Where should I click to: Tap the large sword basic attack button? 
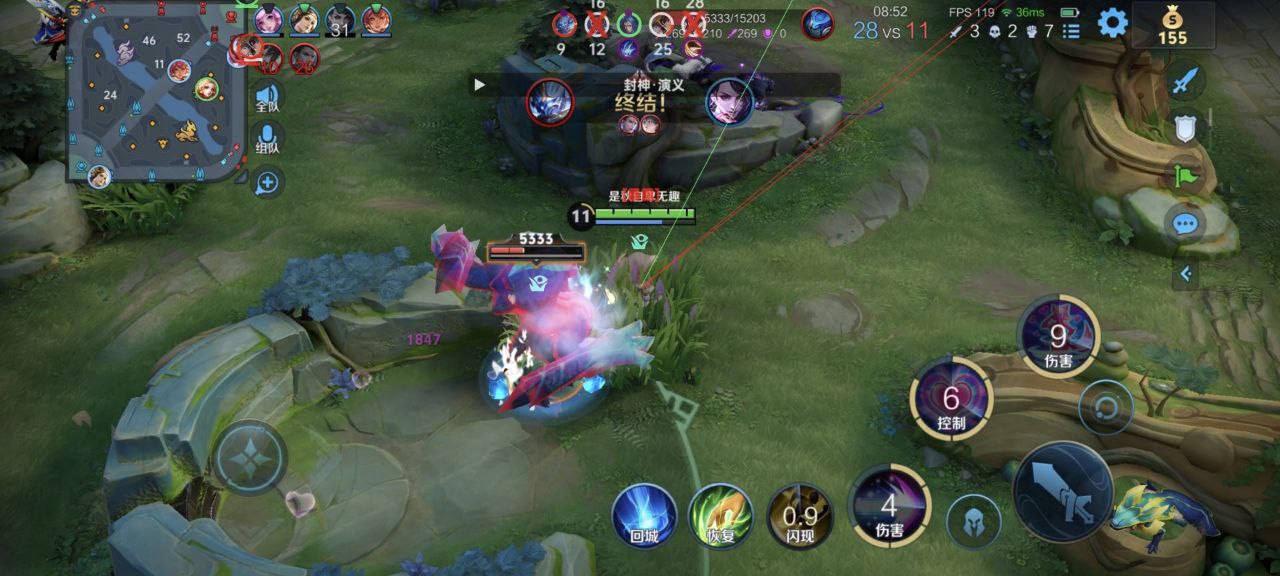[1062, 492]
